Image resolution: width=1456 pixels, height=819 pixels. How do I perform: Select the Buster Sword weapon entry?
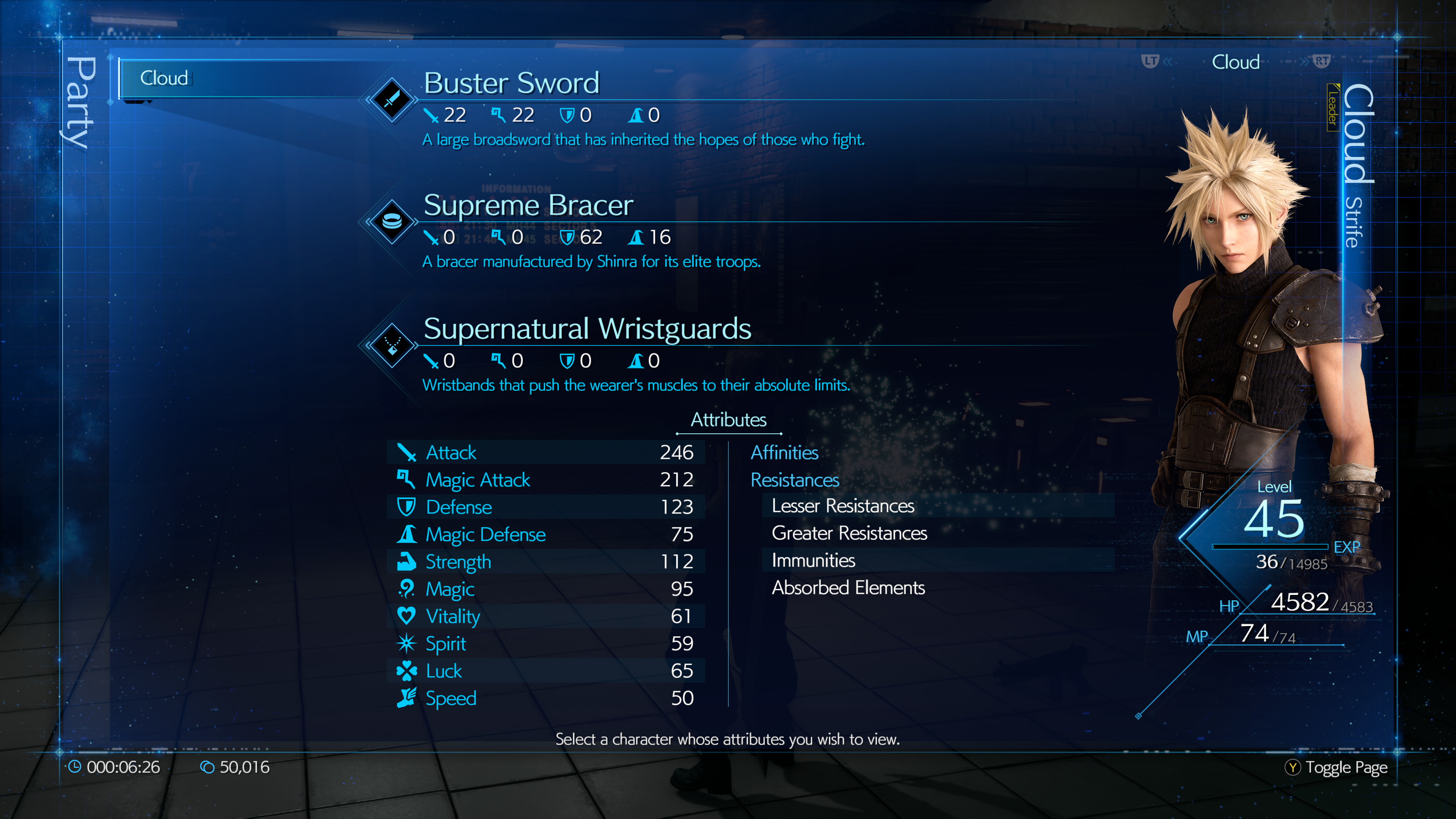point(511,84)
